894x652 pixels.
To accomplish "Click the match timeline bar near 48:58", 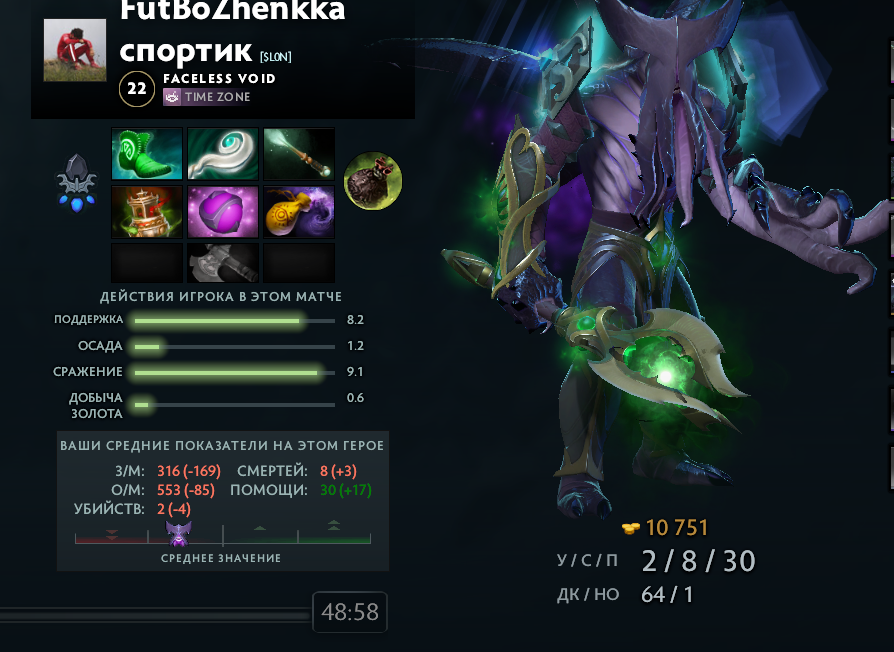I will tap(155, 617).
